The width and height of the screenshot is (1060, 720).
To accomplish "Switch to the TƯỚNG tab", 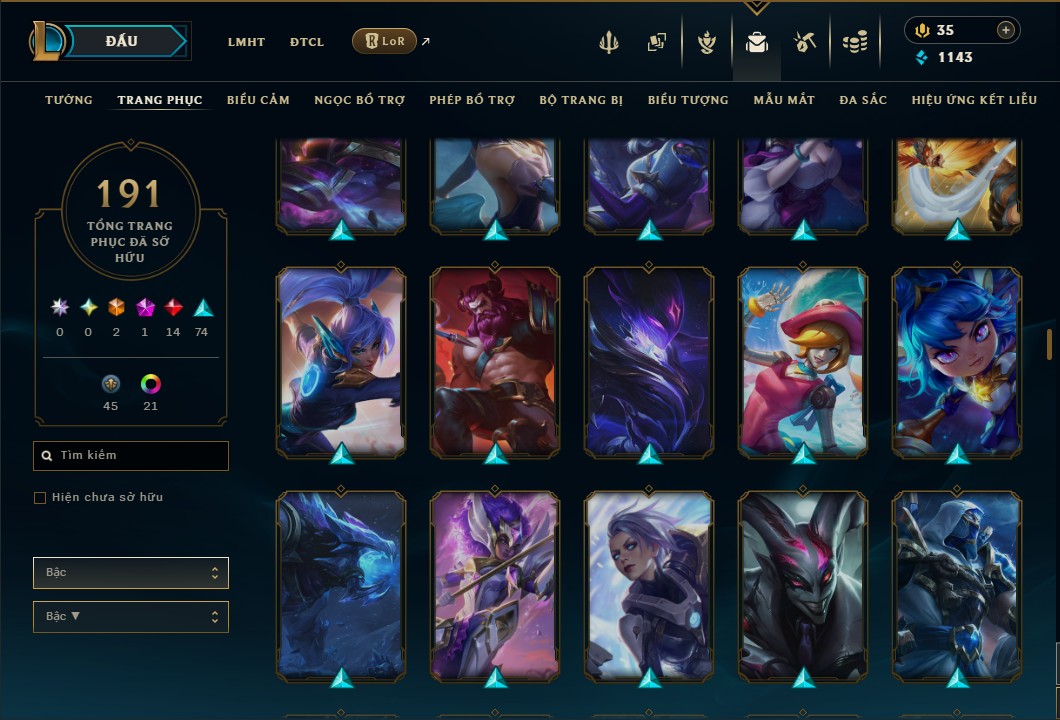I will (69, 100).
